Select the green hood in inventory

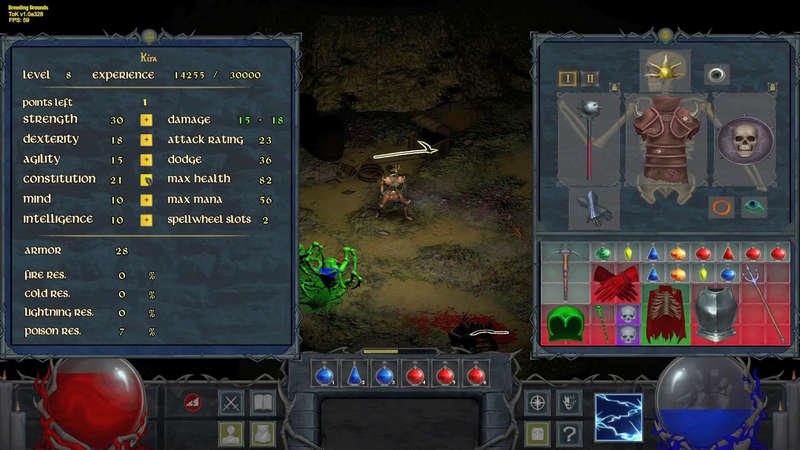click(565, 324)
